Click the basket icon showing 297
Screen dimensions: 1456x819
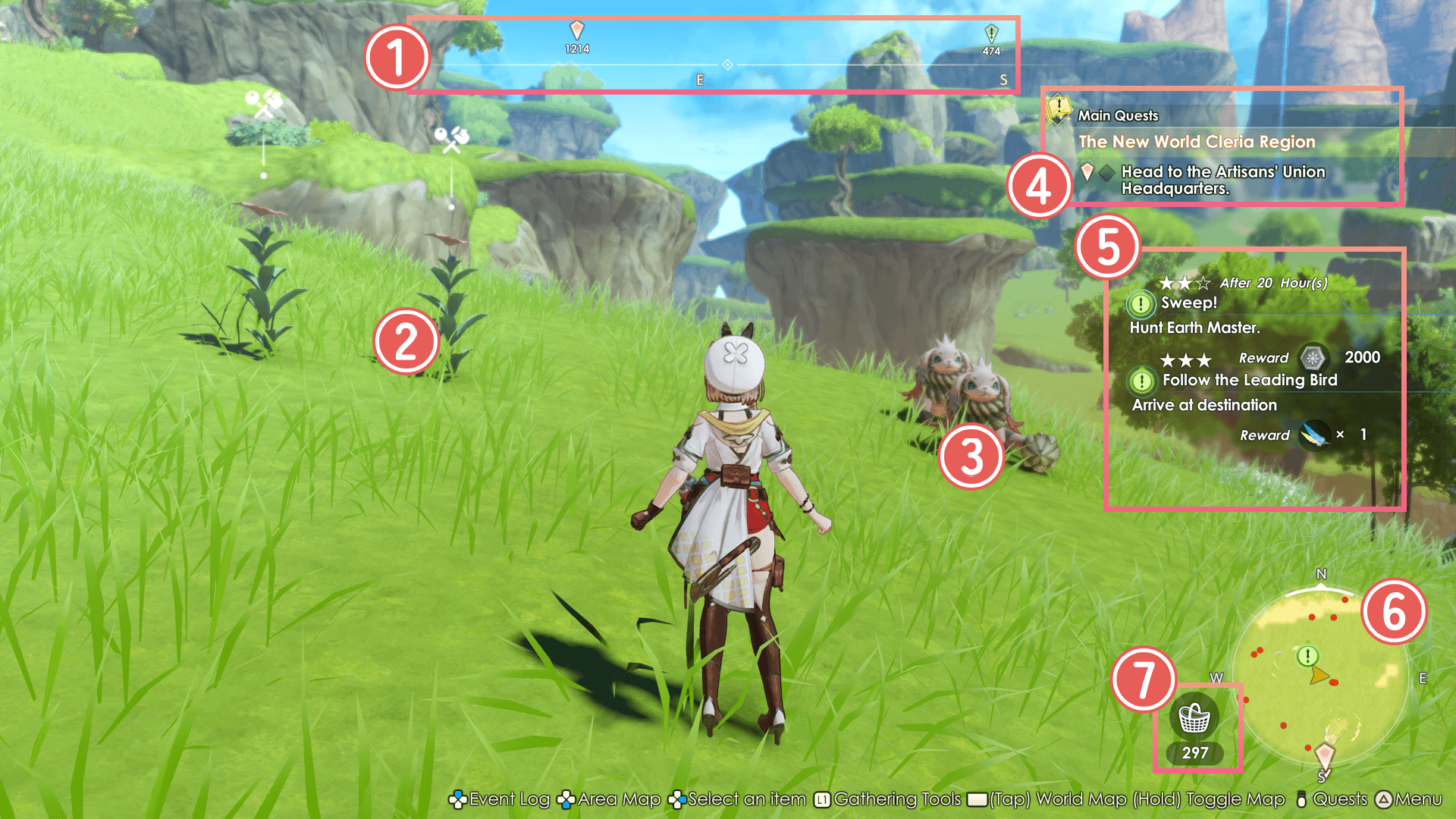point(1194,718)
